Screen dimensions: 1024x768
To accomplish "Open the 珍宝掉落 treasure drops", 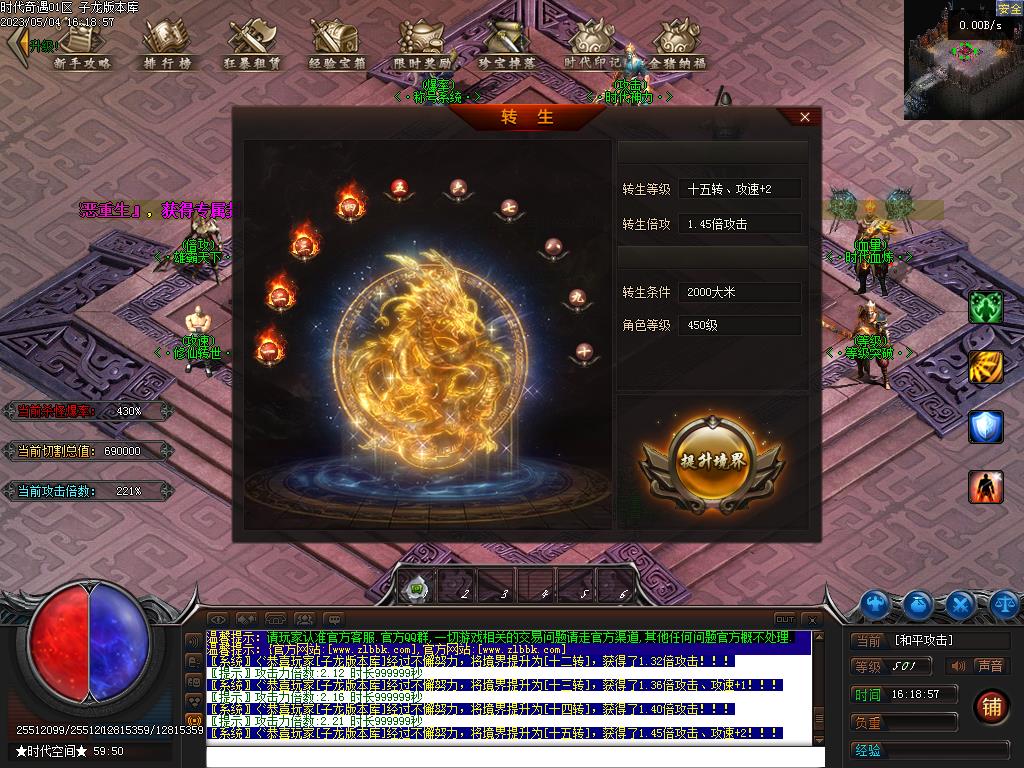I will pyautogui.click(x=506, y=44).
